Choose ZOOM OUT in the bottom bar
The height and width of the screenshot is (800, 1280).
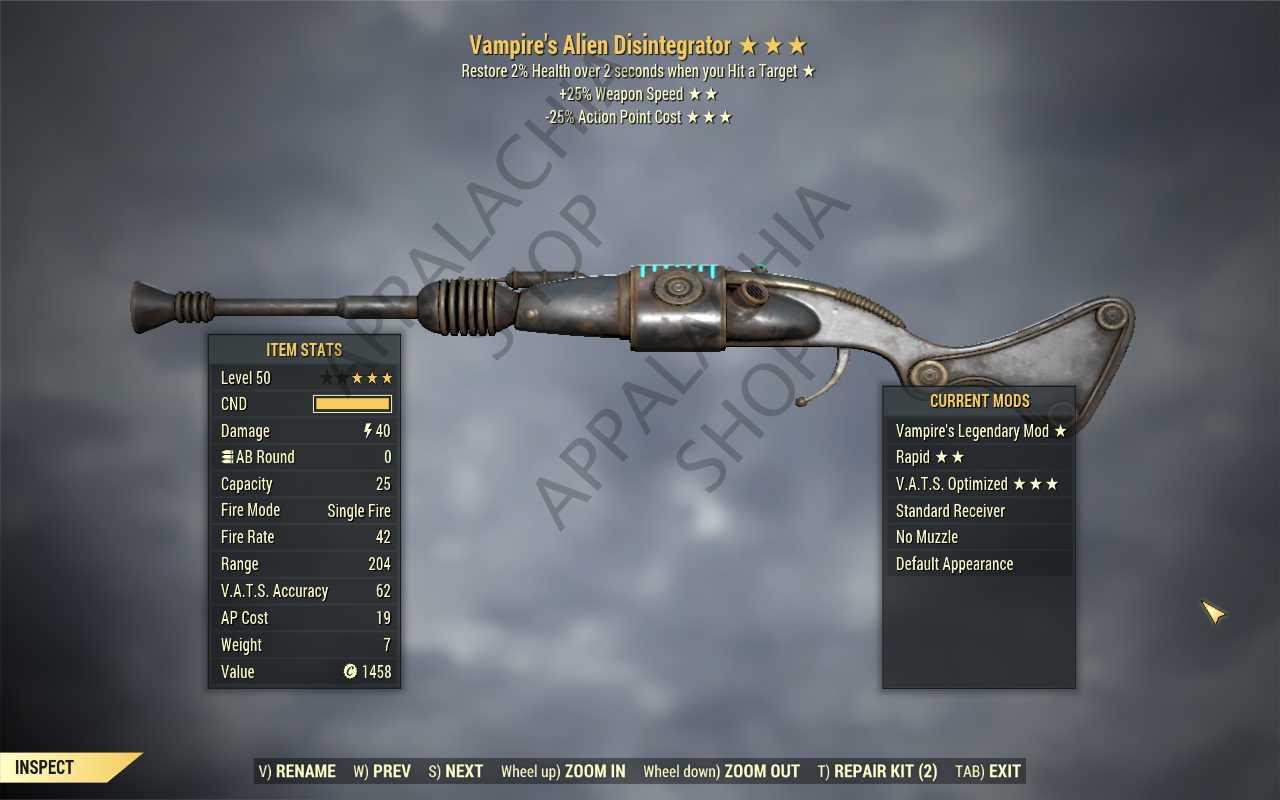721,771
